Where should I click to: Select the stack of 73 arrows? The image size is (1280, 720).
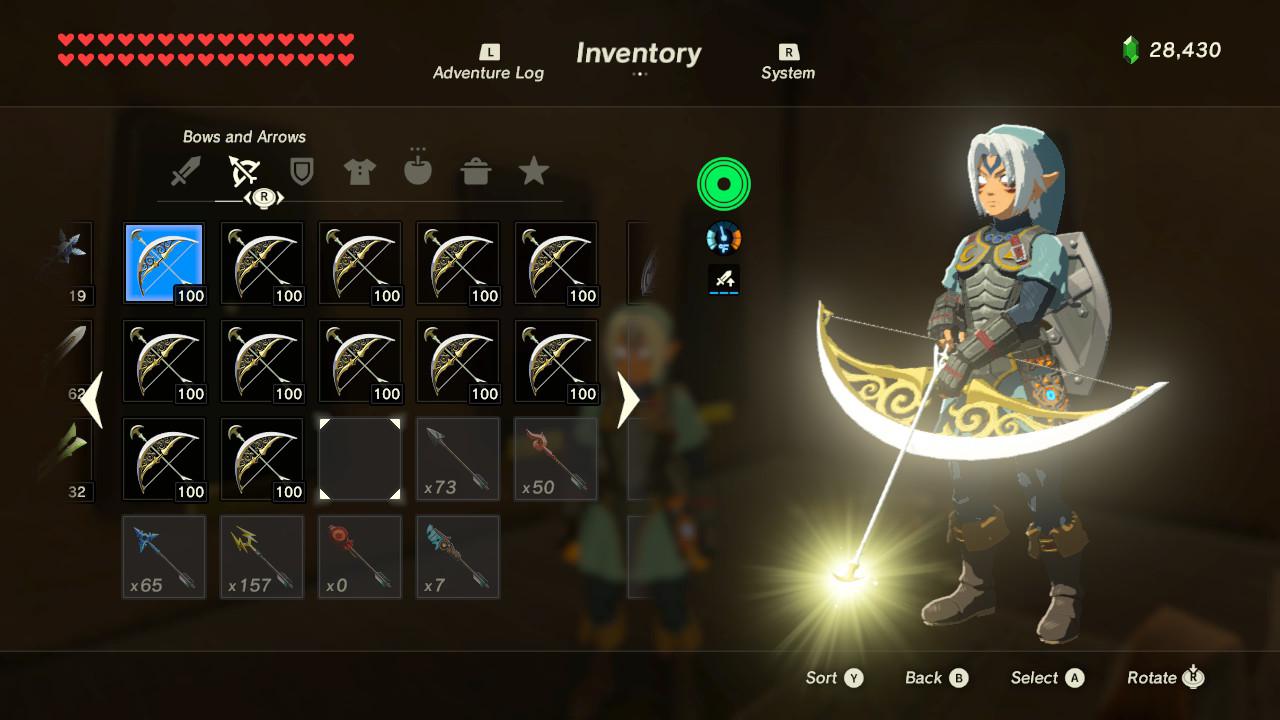pos(457,458)
